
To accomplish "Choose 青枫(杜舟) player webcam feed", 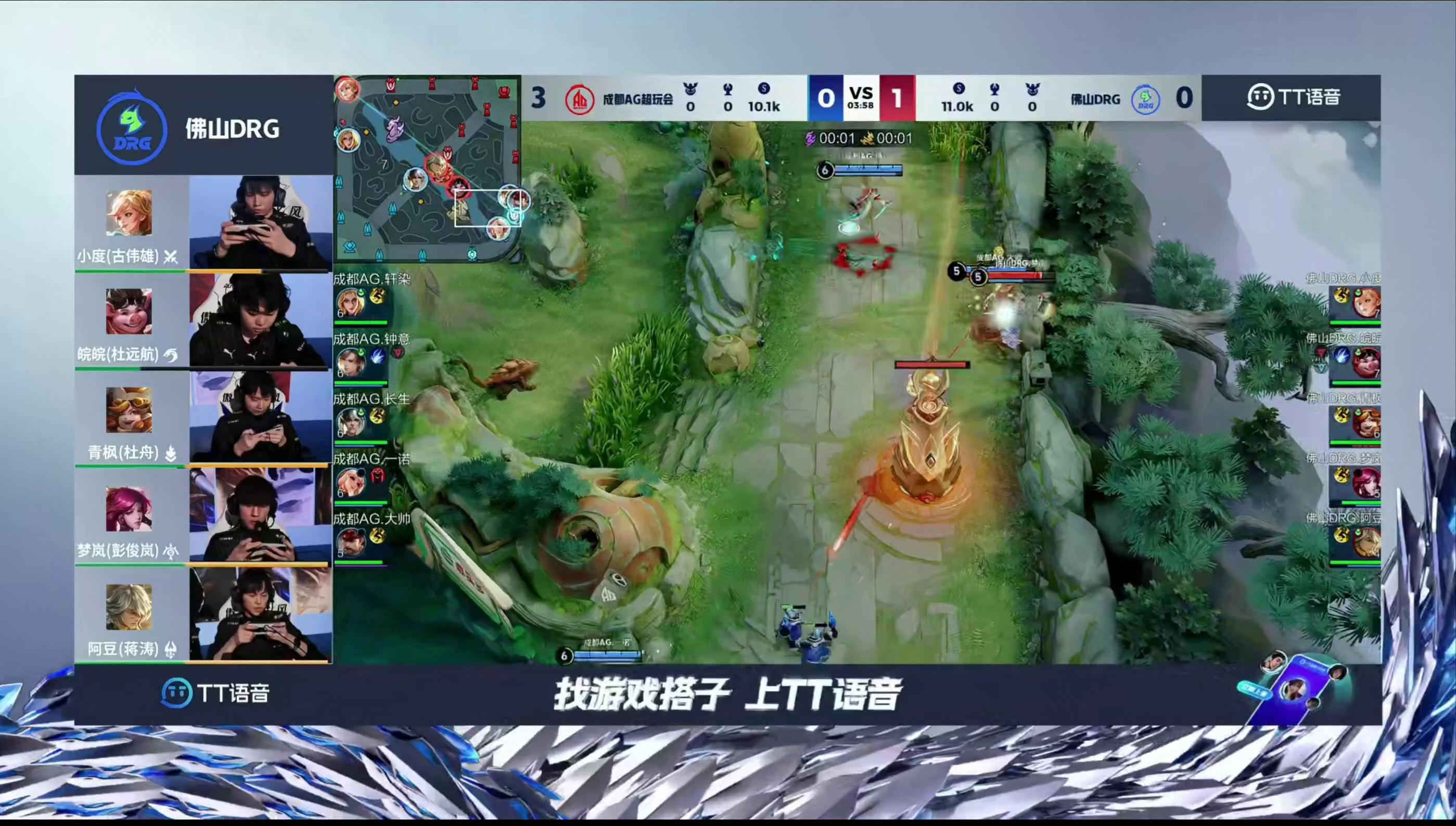I will click(260, 418).
